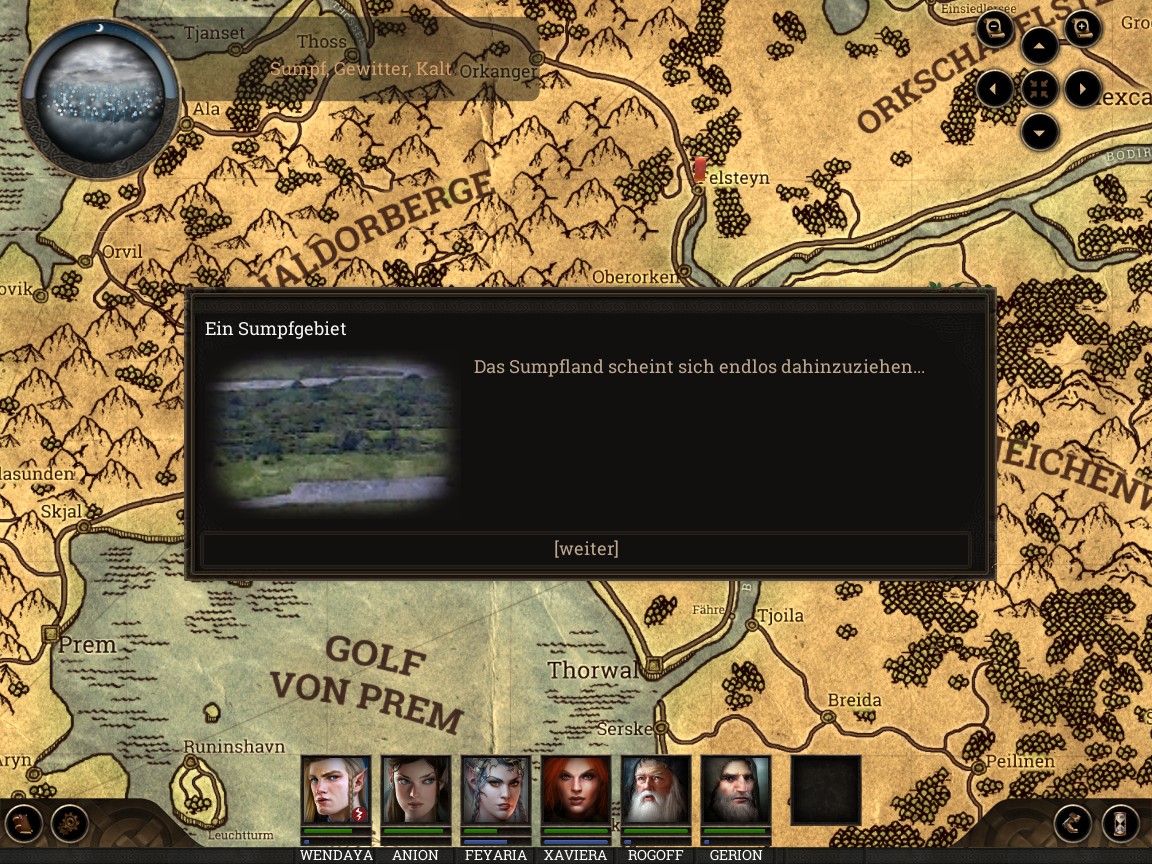Open the journal book icon
The height and width of the screenshot is (864, 1152).
coord(24,824)
